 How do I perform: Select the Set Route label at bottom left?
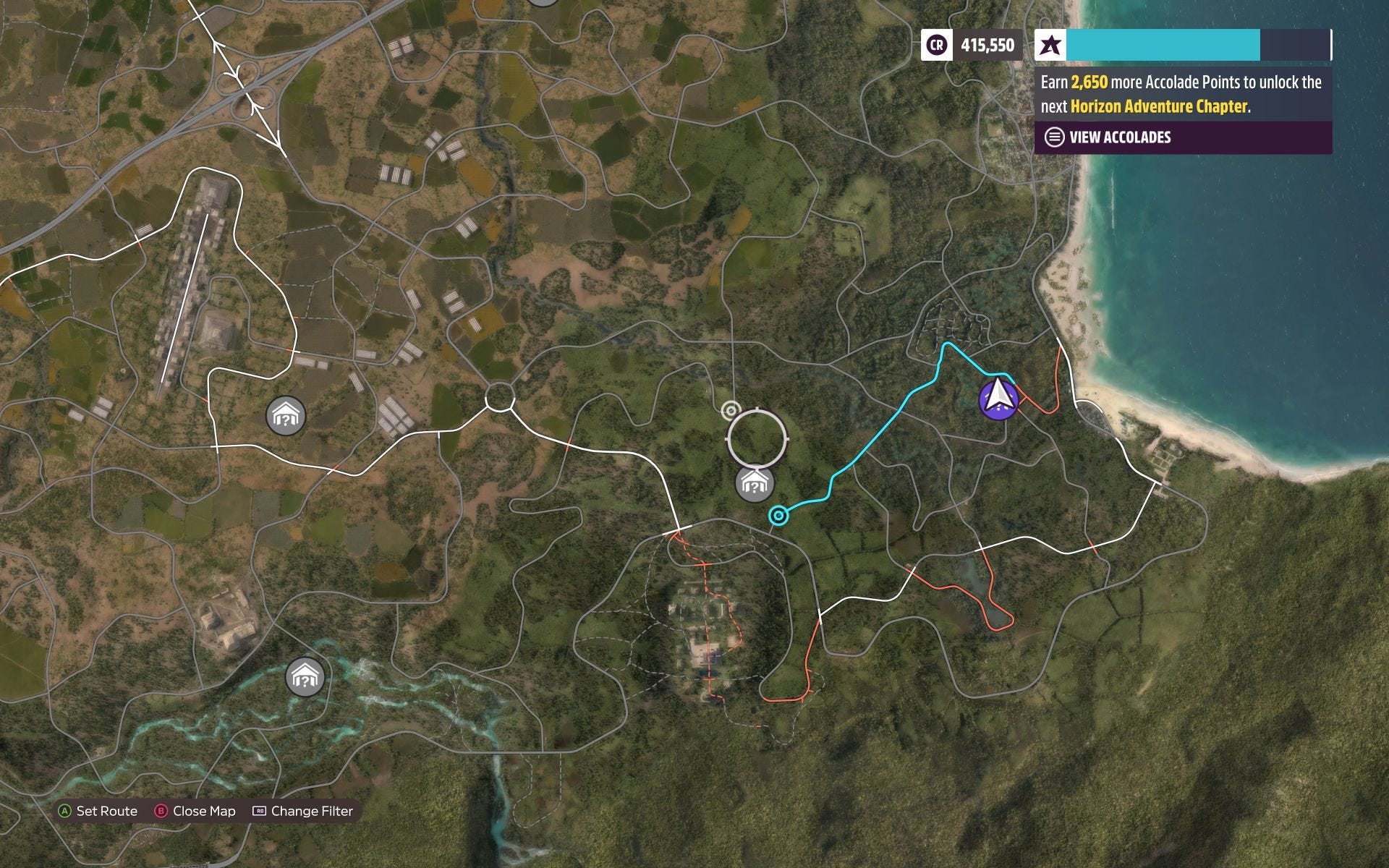(x=106, y=811)
